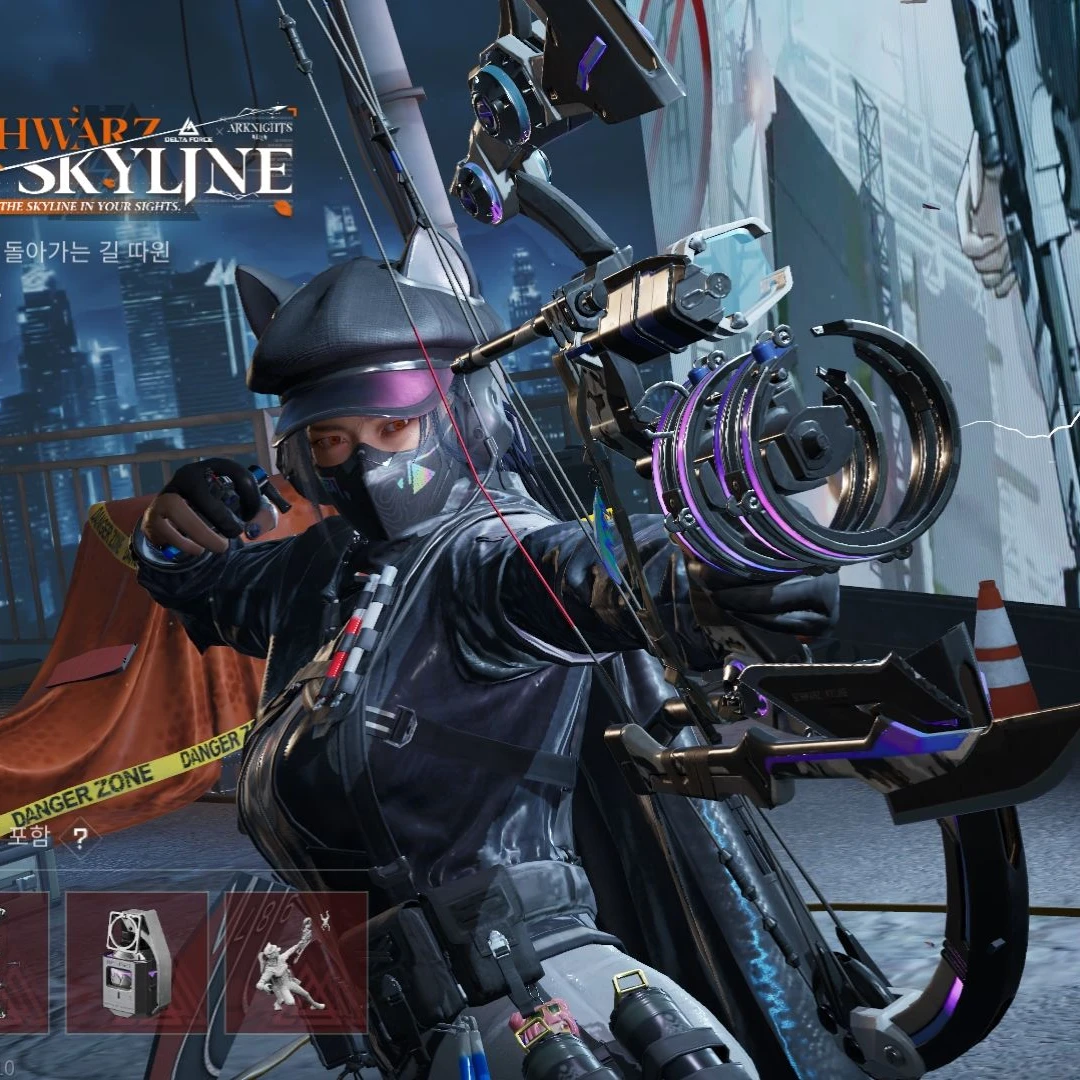
Task: View the archer figurine reward tile
Action: 296,962
